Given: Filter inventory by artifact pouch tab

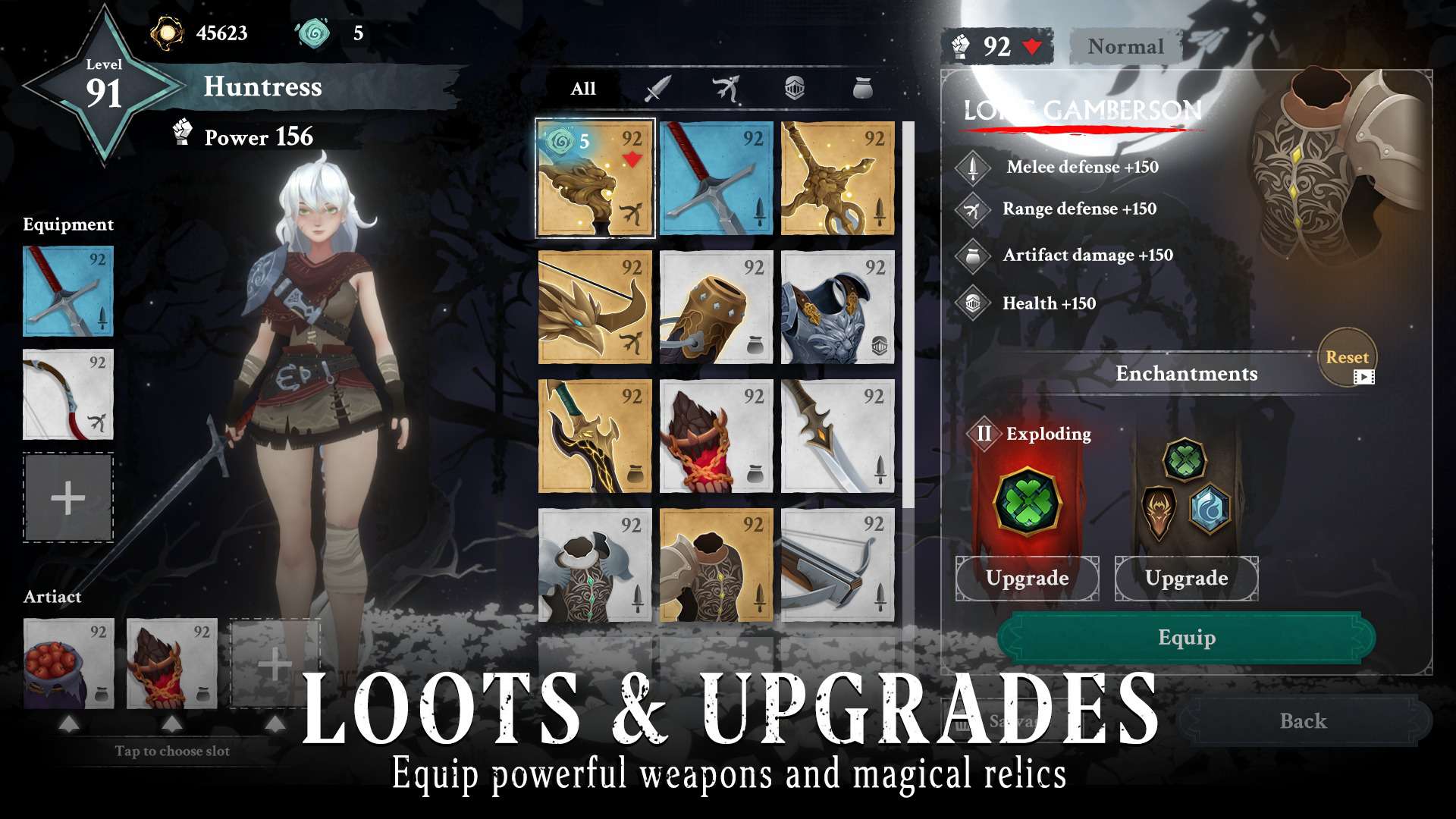Looking at the screenshot, I should (x=863, y=89).
